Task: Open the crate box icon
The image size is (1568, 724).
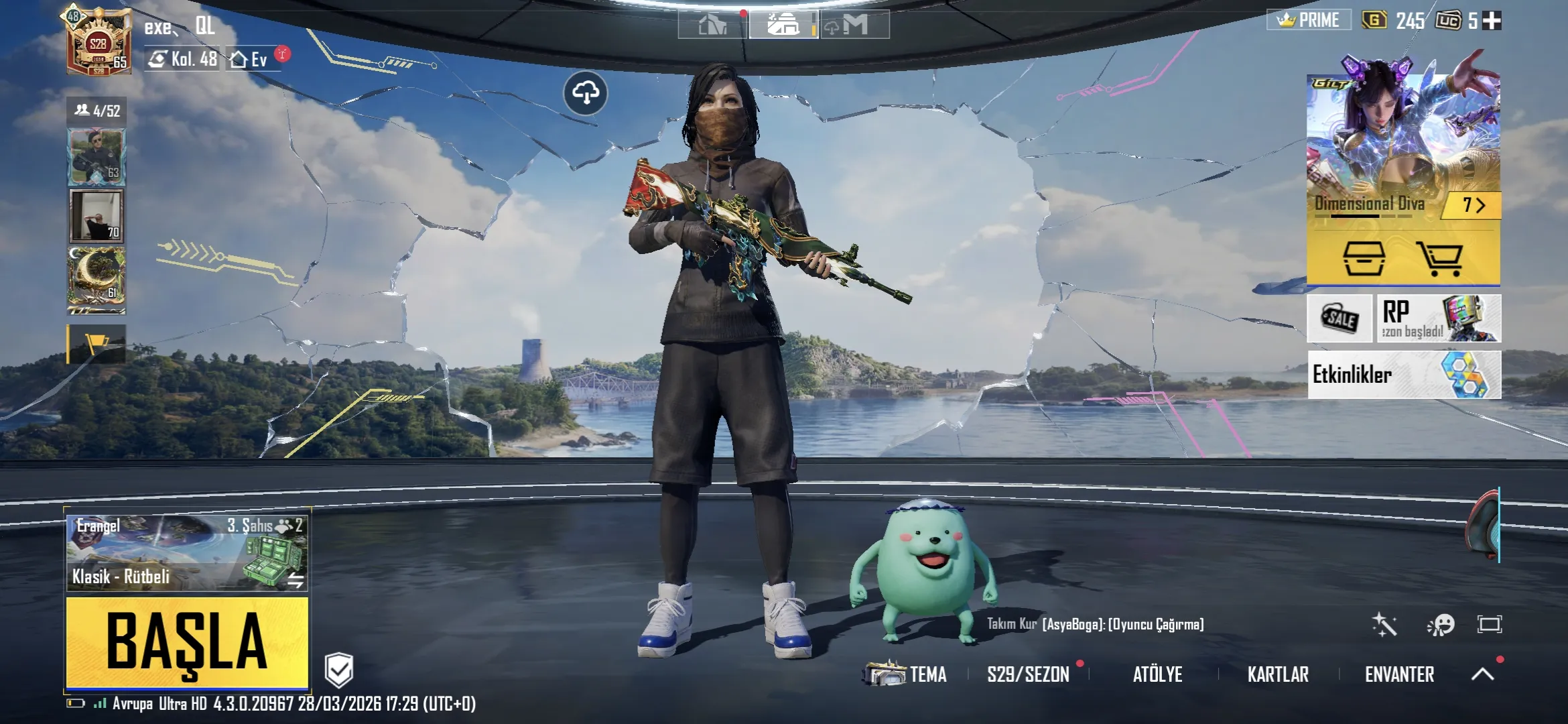Action: coord(1364,258)
